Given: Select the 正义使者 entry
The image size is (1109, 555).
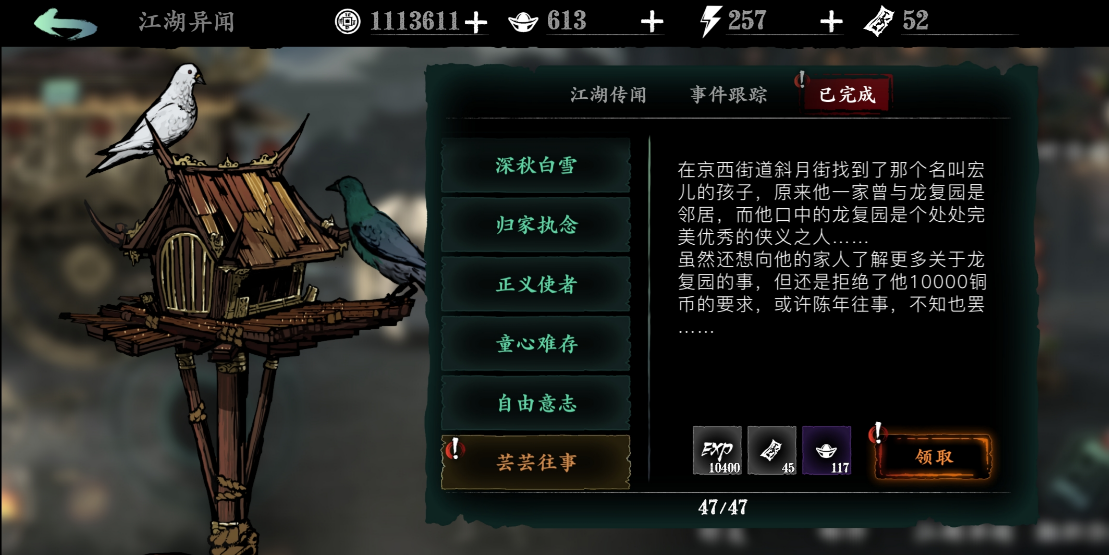Looking at the screenshot, I should point(536,284).
